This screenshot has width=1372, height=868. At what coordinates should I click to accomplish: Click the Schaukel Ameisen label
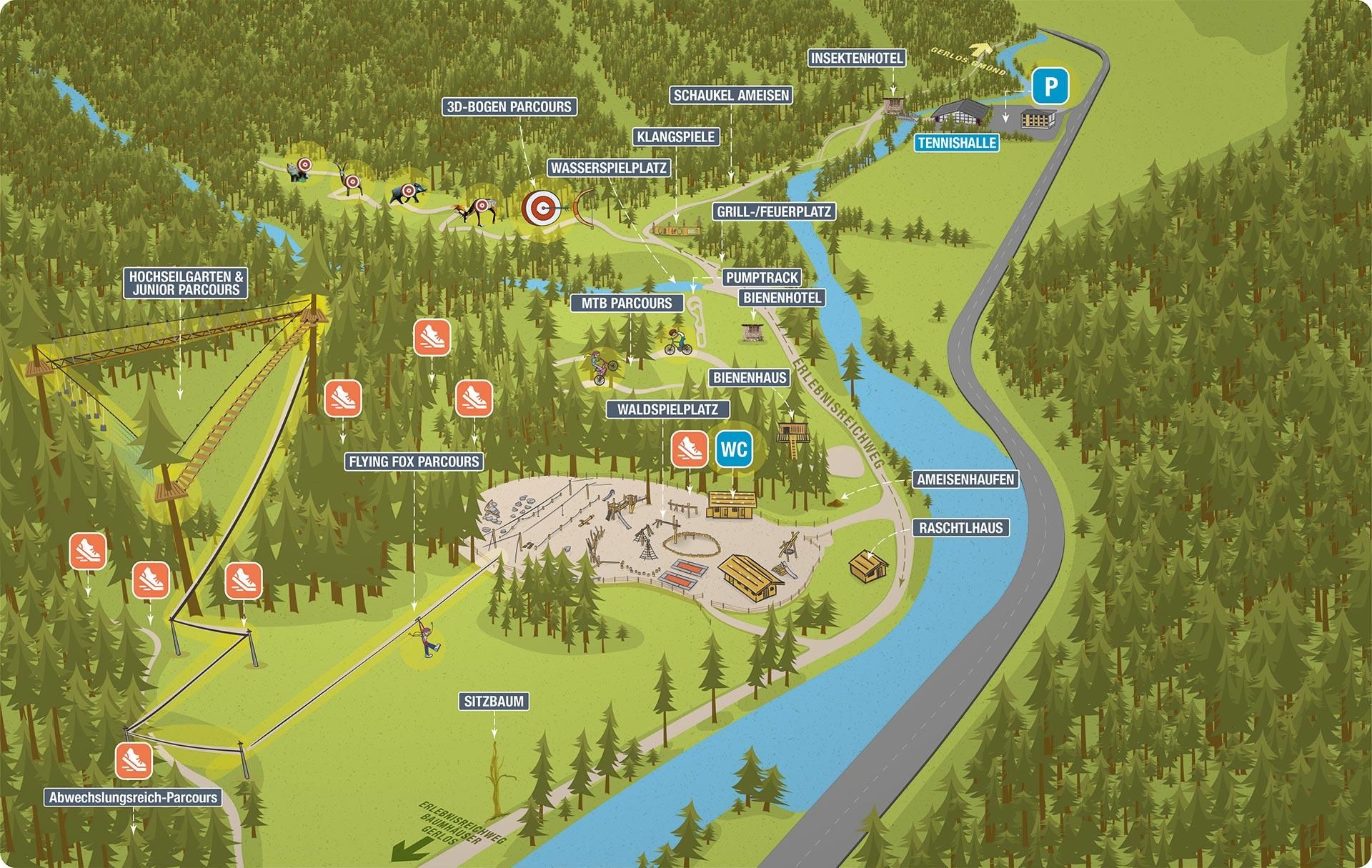(x=731, y=95)
